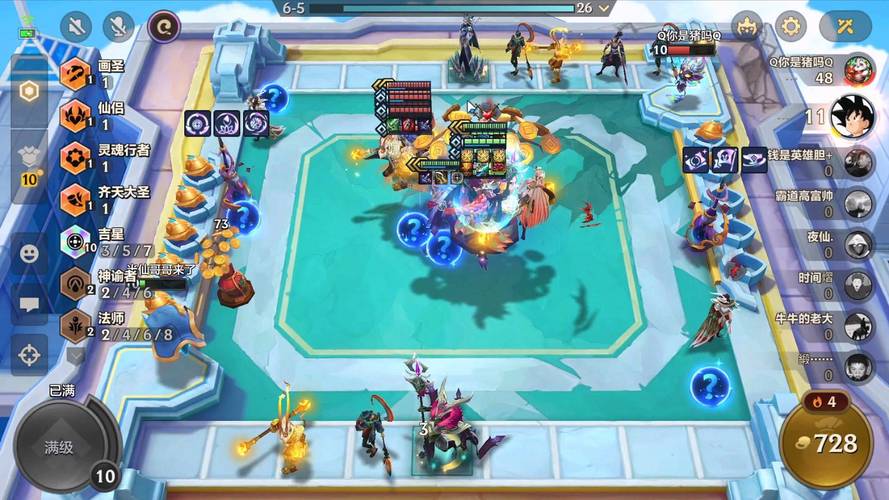This screenshot has height=500, width=889.
Task: View player 霸道高富帅's board
Action: click(857, 203)
